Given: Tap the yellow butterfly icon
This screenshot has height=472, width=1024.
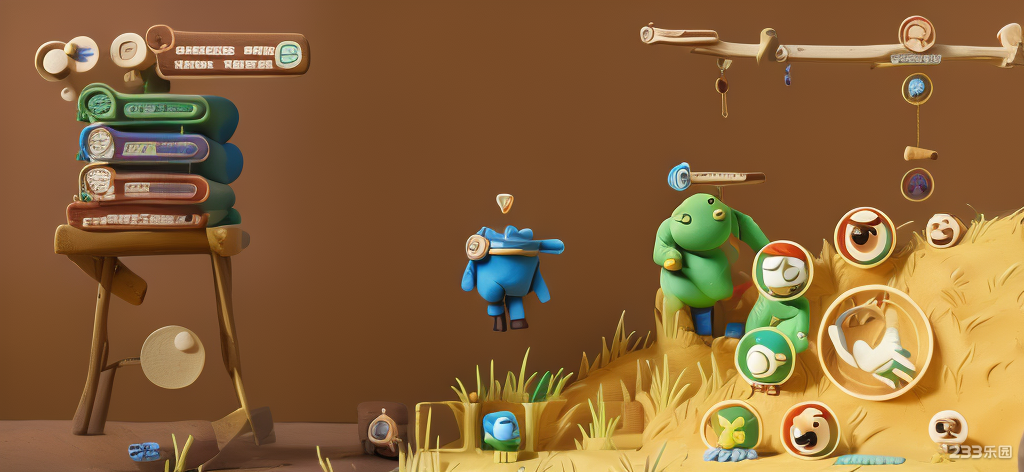Looking at the screenshot, I should pyautogui.click(x=731, y=428).
